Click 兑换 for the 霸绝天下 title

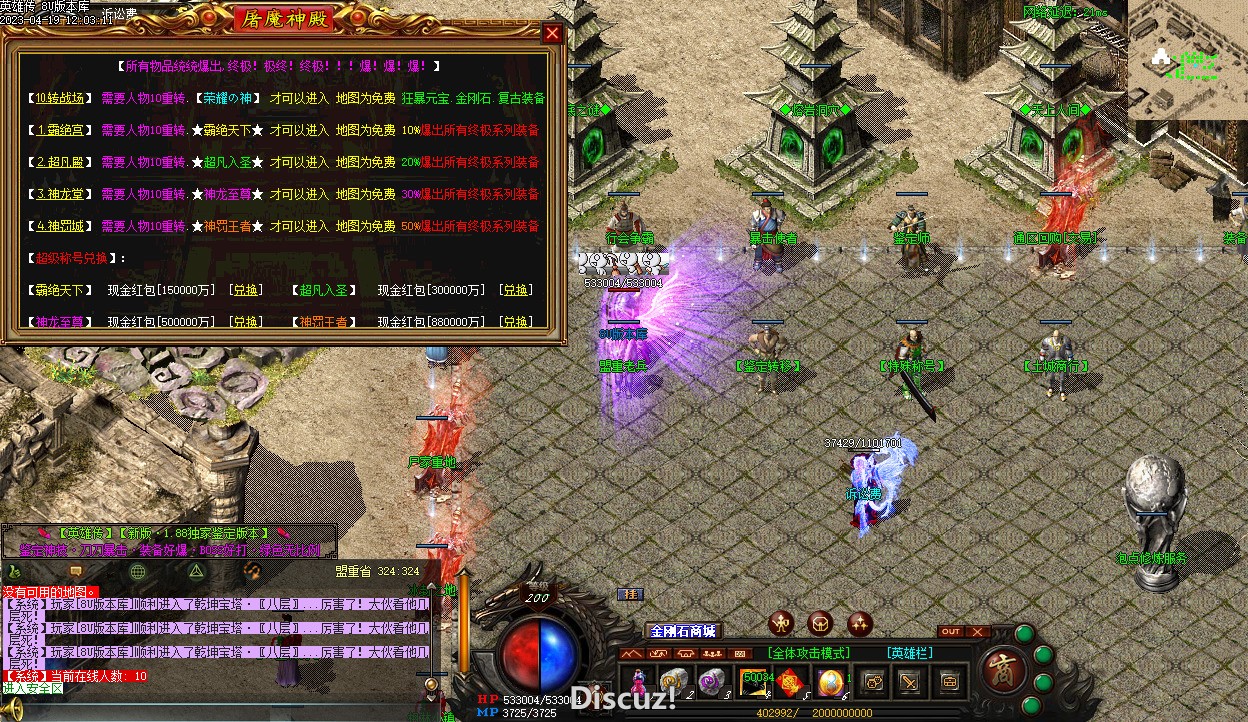[245, 289]
